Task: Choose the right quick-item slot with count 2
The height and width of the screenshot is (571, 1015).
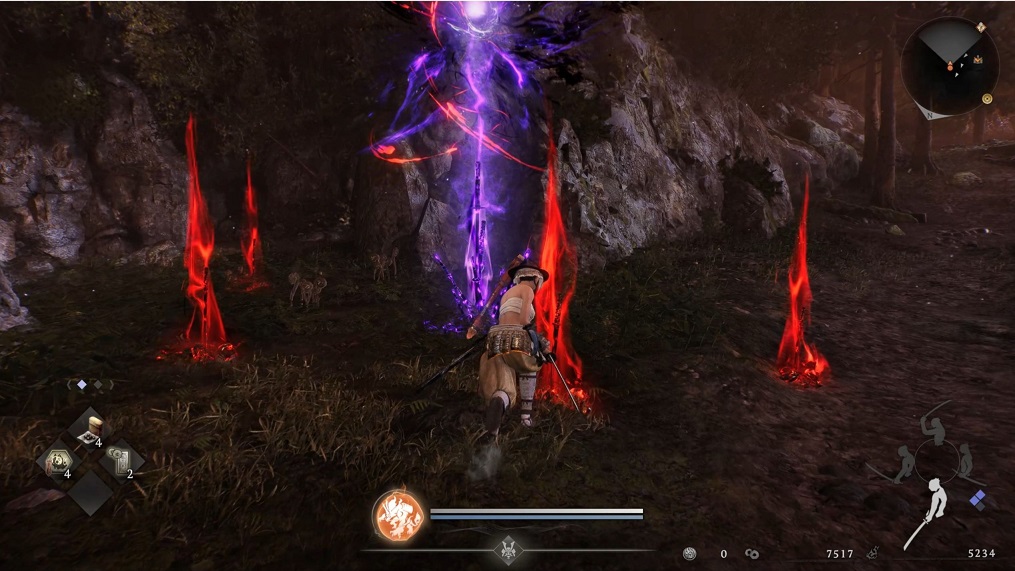Action: click(x=122, y=461)
